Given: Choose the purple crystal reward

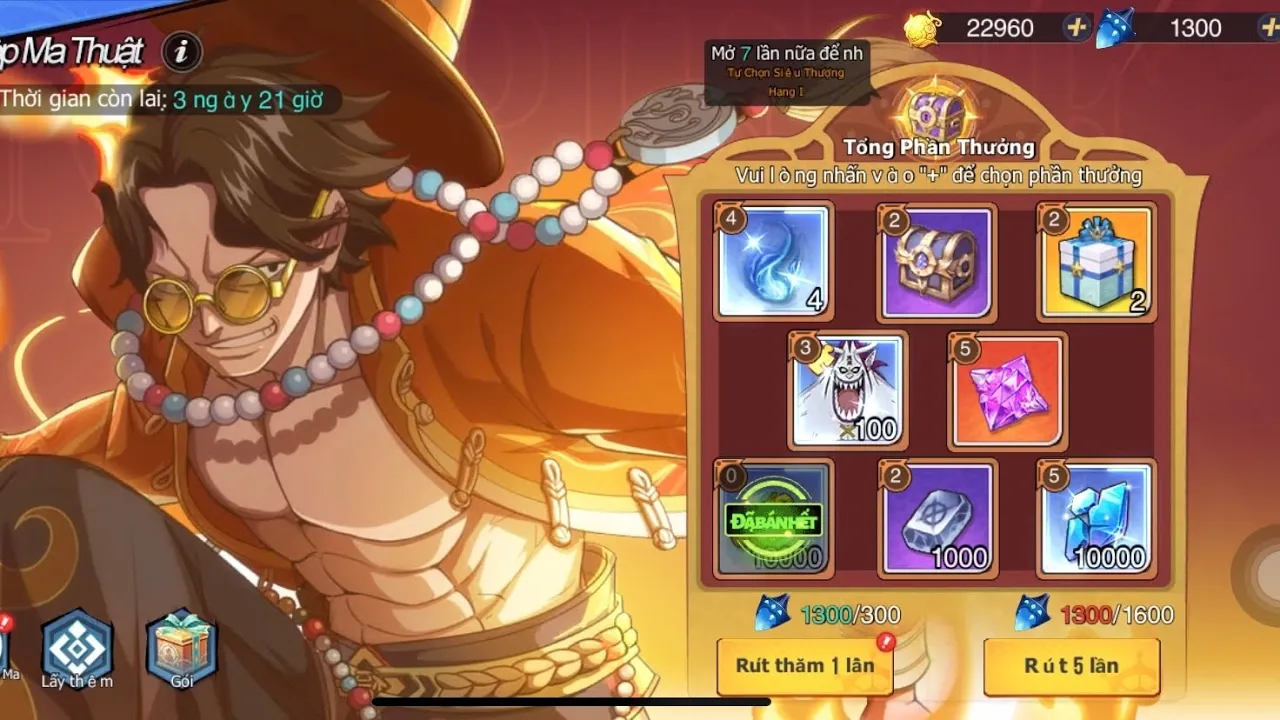Looking at the screenshot, I should (x=1007, y=390).
